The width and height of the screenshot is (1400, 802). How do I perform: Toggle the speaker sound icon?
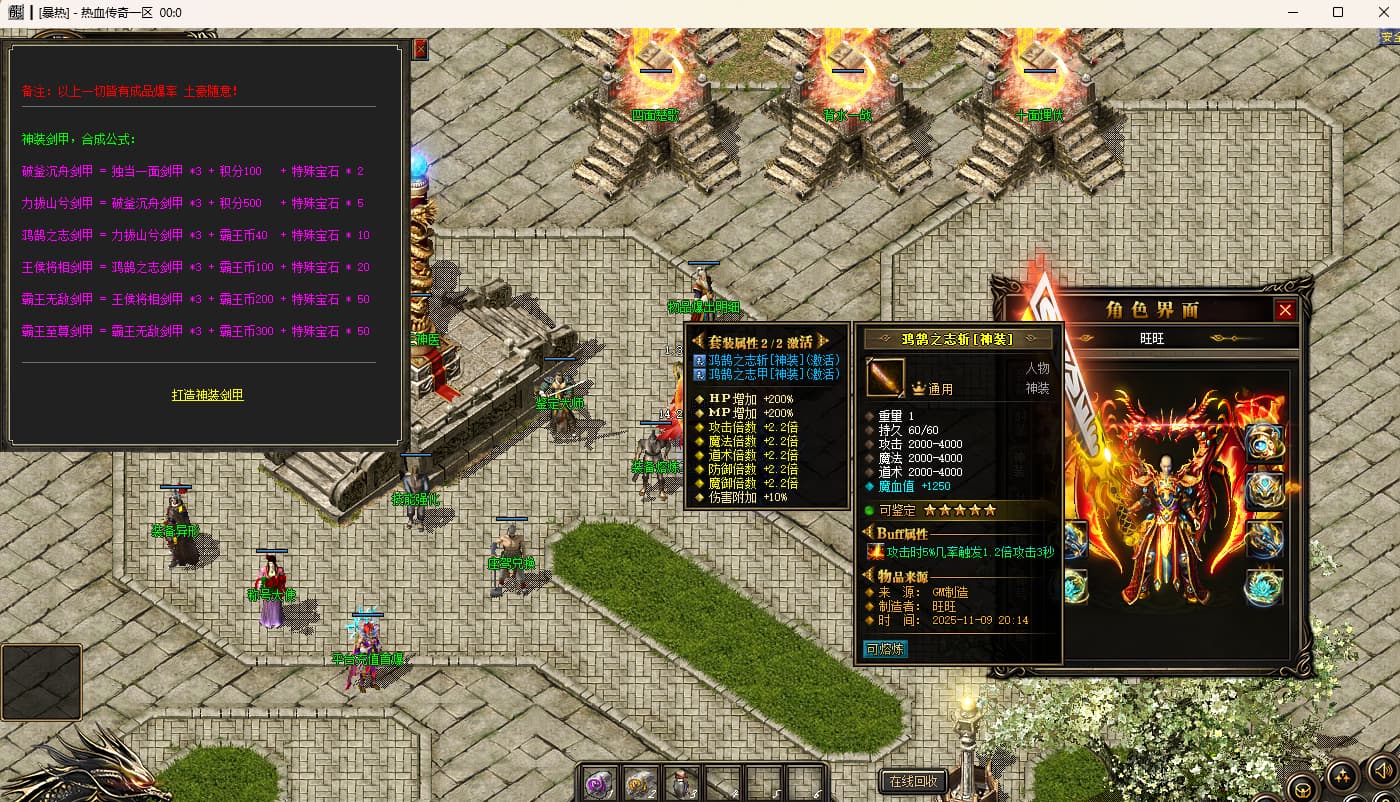pyautogui.click(x=1381, y=771)
